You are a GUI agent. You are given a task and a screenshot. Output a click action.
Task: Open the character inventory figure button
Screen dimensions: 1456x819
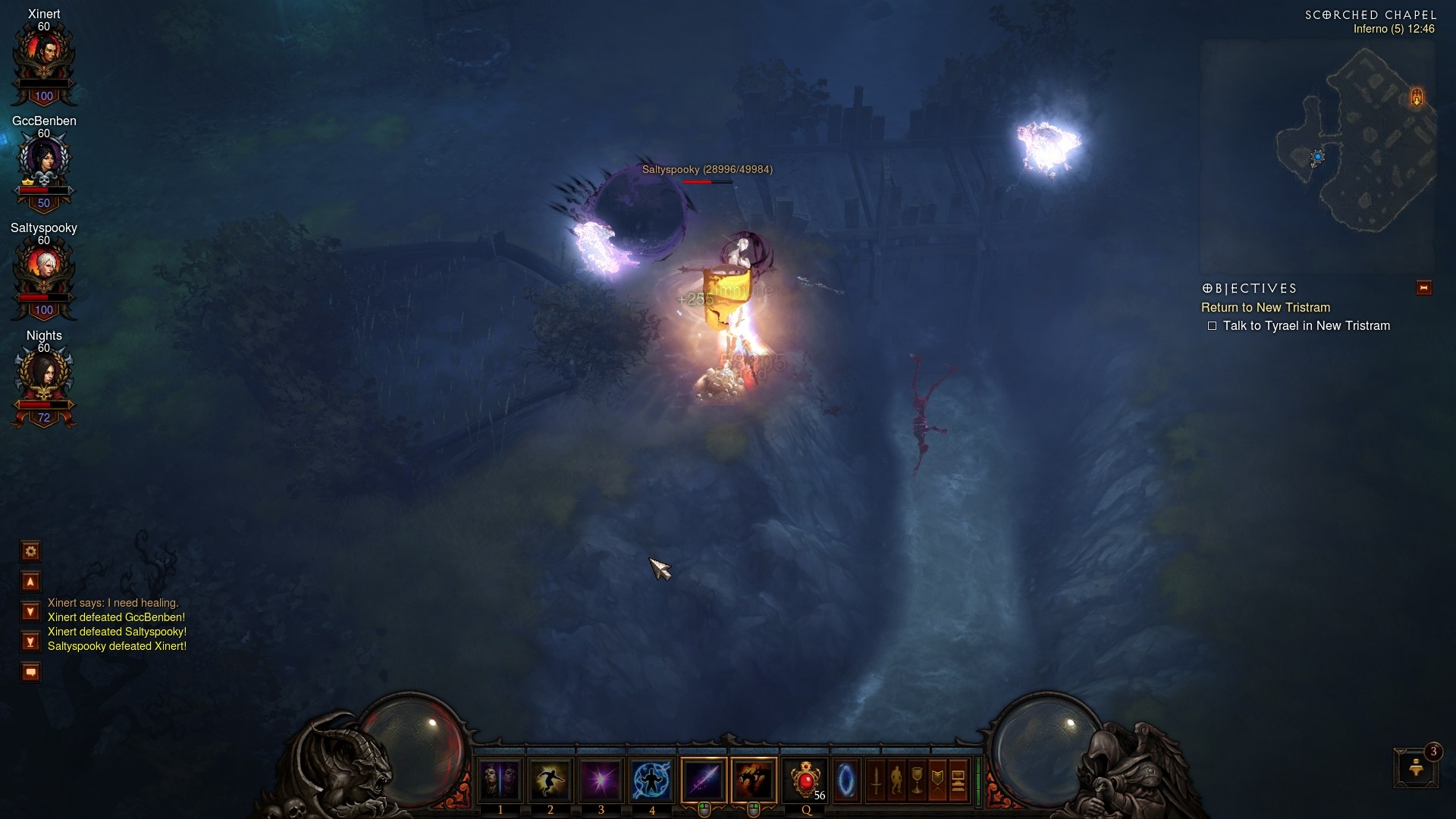point(896,780)
